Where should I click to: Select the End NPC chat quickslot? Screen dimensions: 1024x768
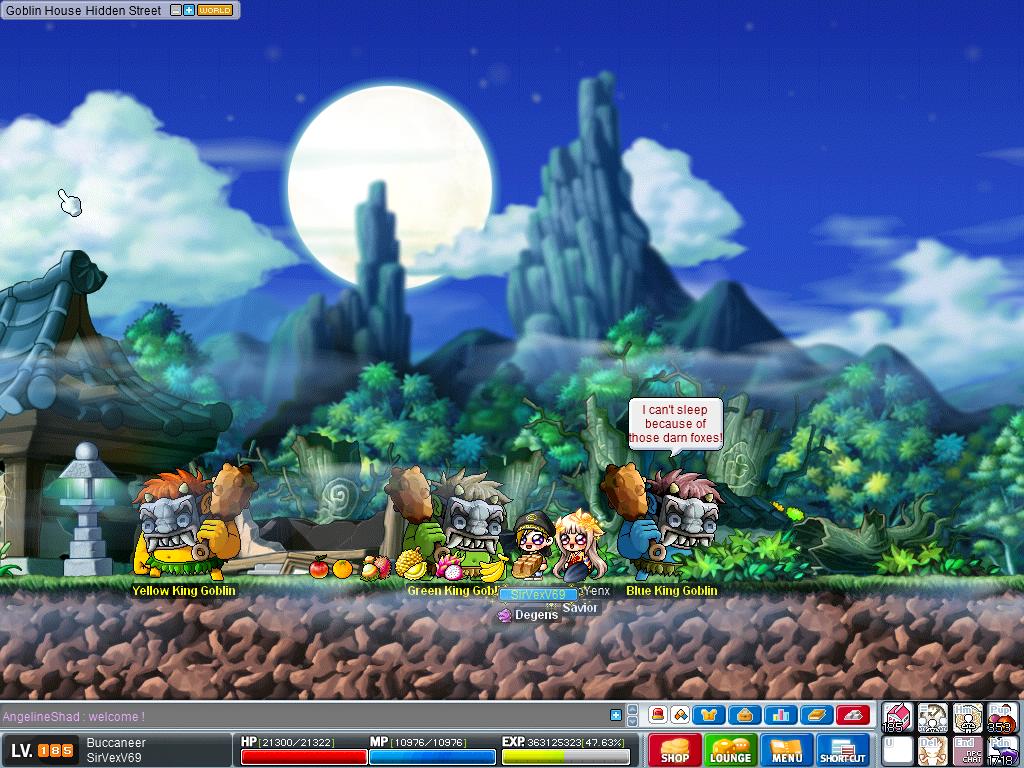967,750
